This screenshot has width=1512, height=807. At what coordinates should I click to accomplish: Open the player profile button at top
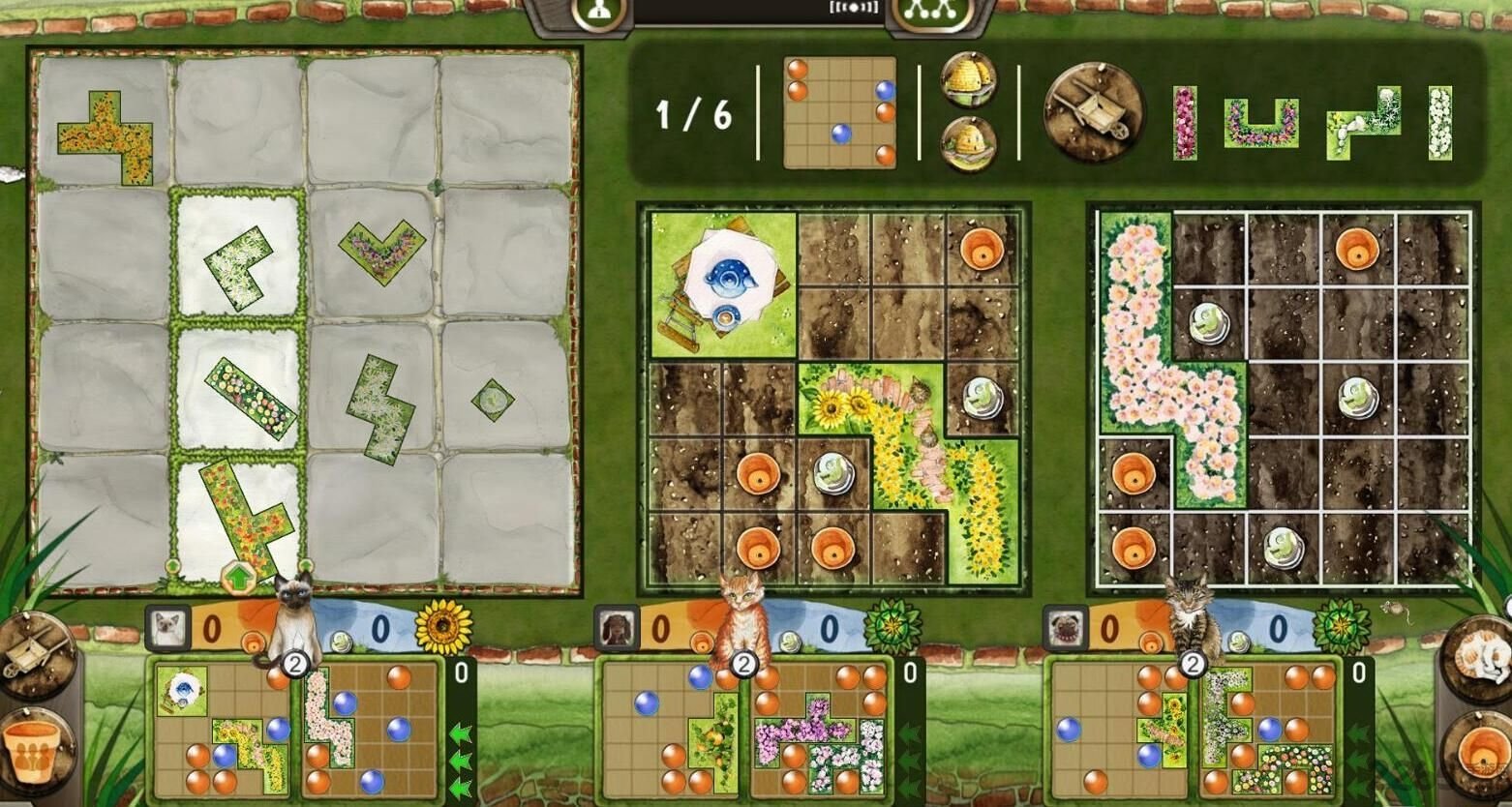(x=598, y=13)
